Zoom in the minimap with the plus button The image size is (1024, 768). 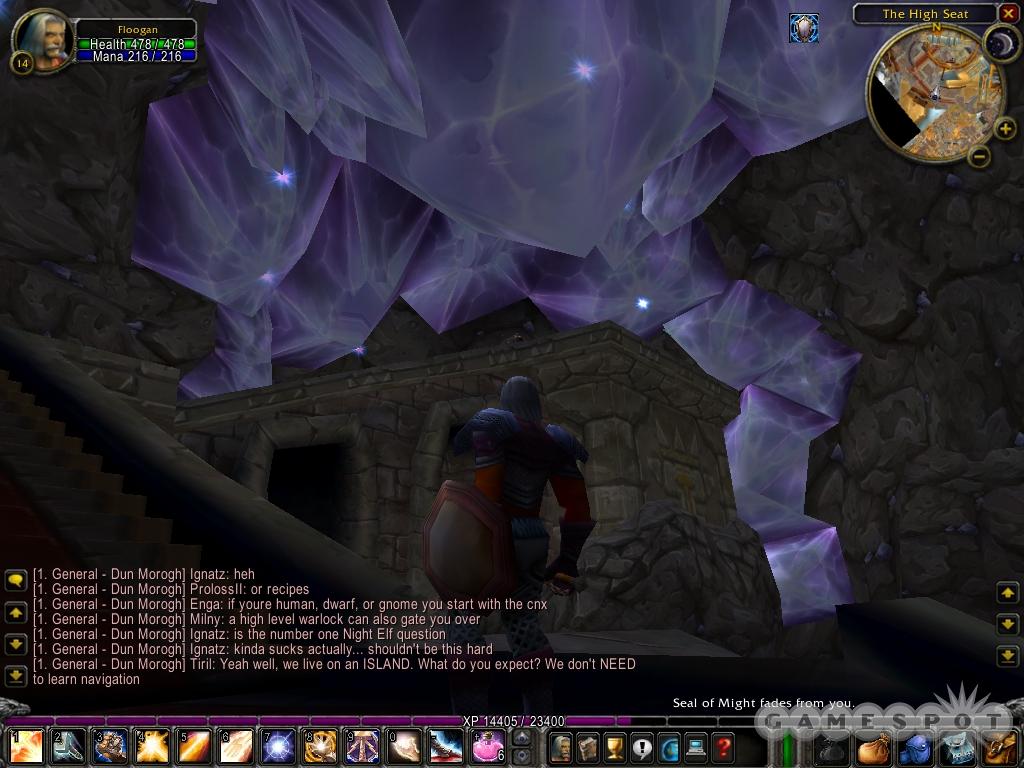(x=1005, y=128)
